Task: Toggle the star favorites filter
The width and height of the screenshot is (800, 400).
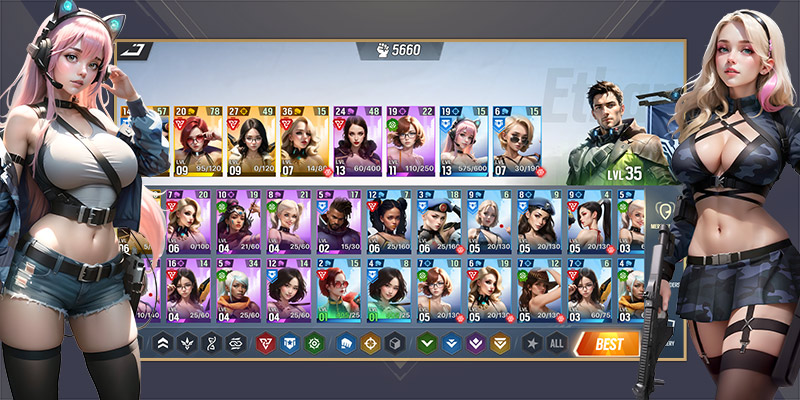Action: tap(531, 344)
